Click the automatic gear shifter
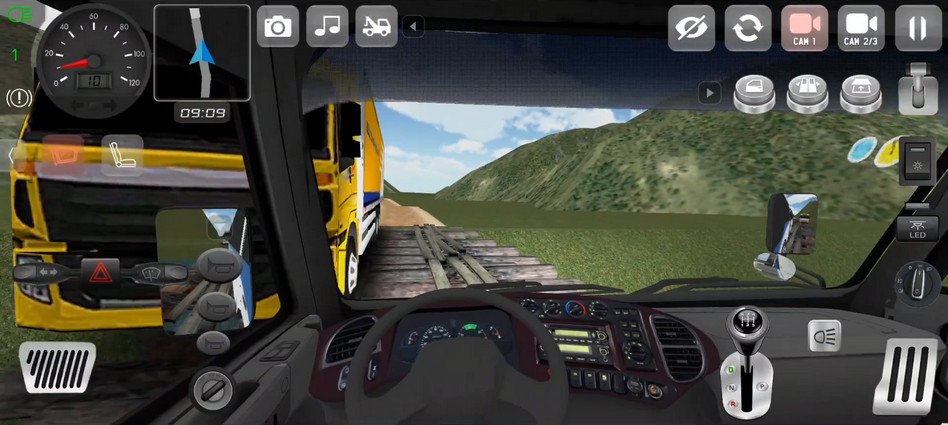The image size is (948, 425). (x=743, y=360)
